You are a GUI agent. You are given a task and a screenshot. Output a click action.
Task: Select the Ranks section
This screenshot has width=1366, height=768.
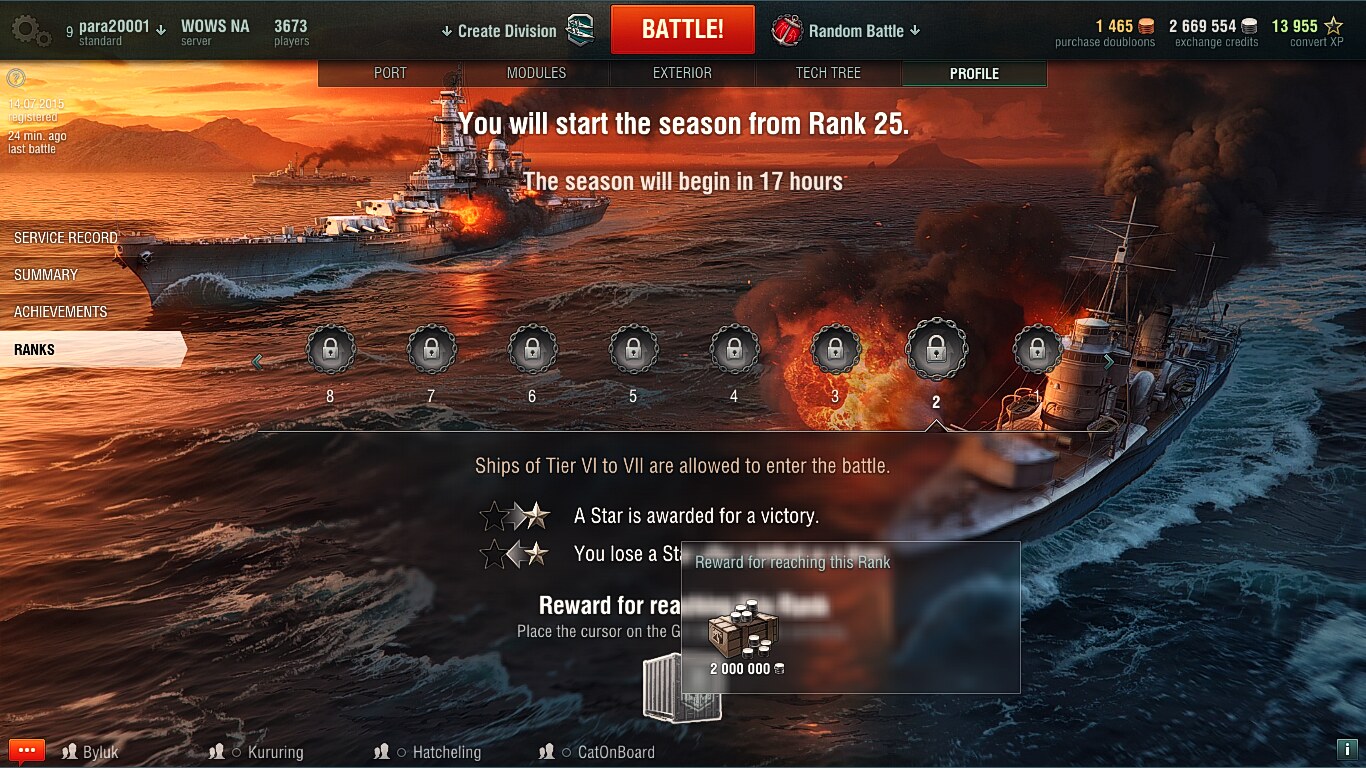point(35,350)
